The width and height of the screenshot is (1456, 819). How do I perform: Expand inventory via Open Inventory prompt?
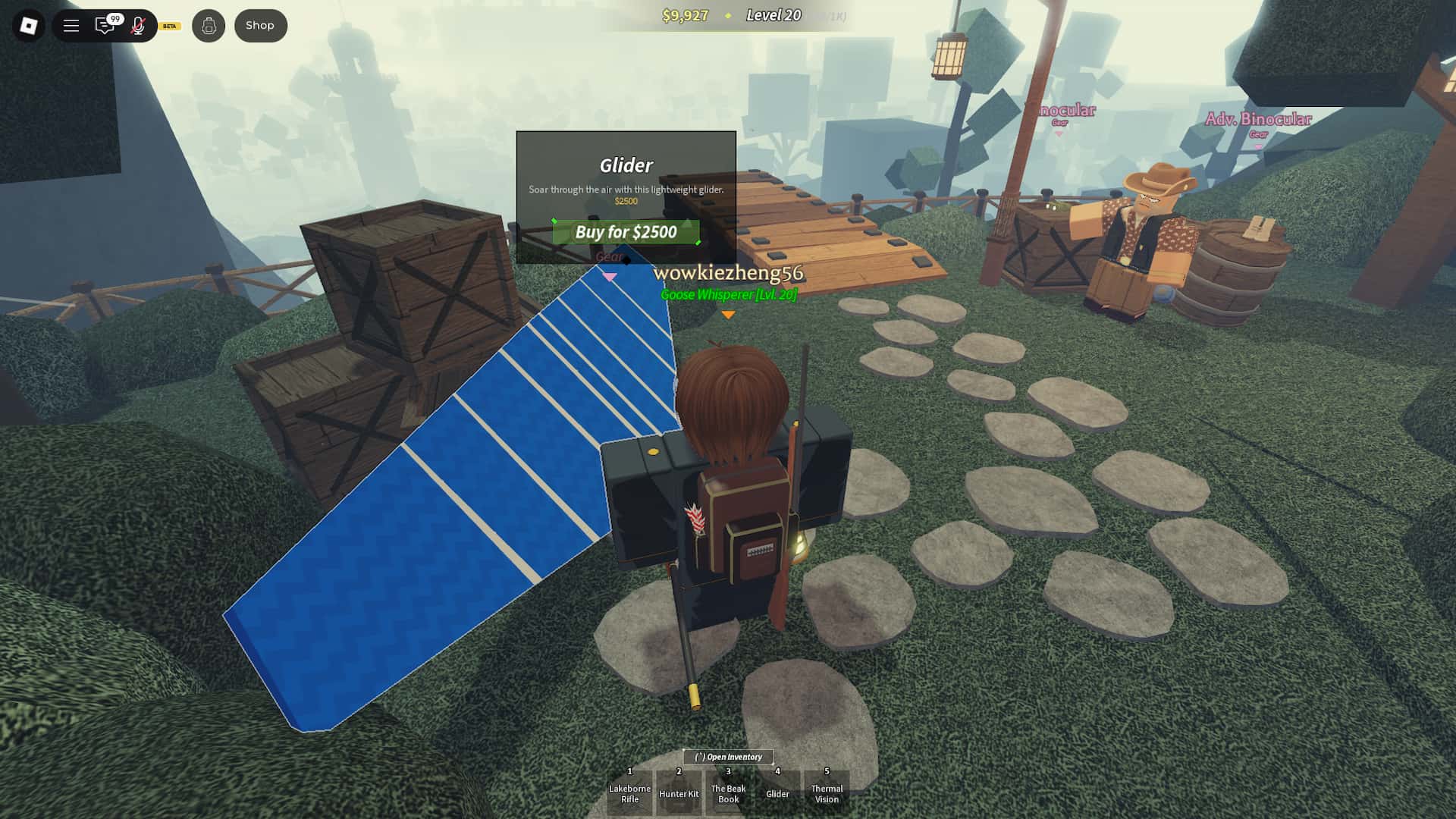729,757
